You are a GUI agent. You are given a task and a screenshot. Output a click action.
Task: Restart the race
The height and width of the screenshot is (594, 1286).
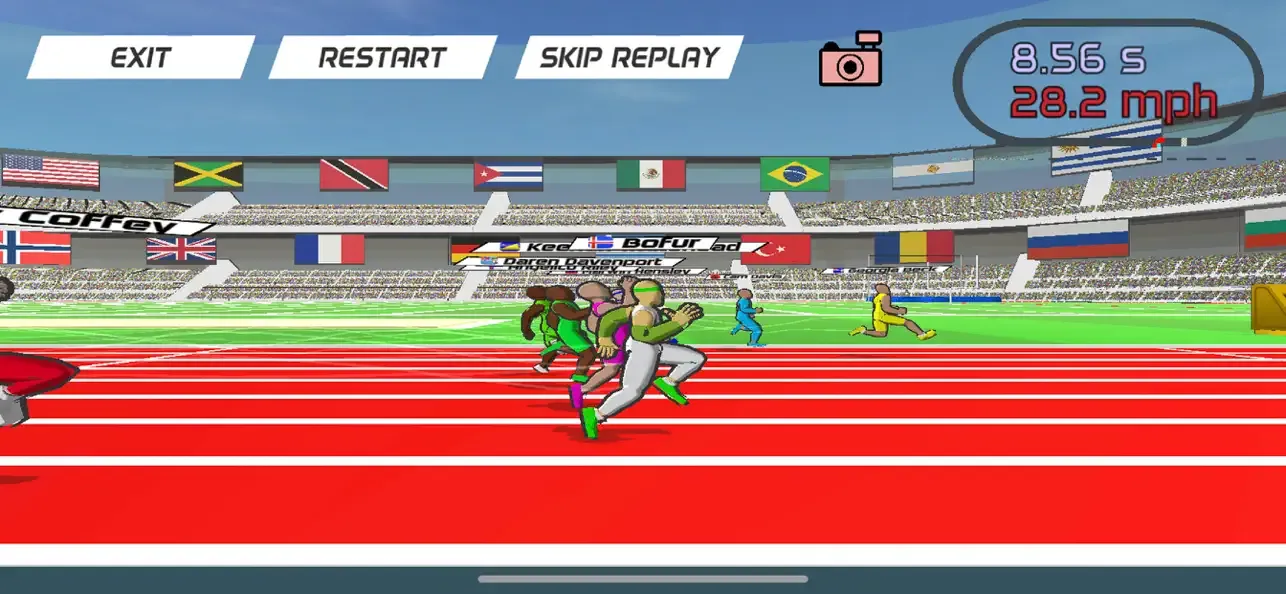(x=383, y=58)
